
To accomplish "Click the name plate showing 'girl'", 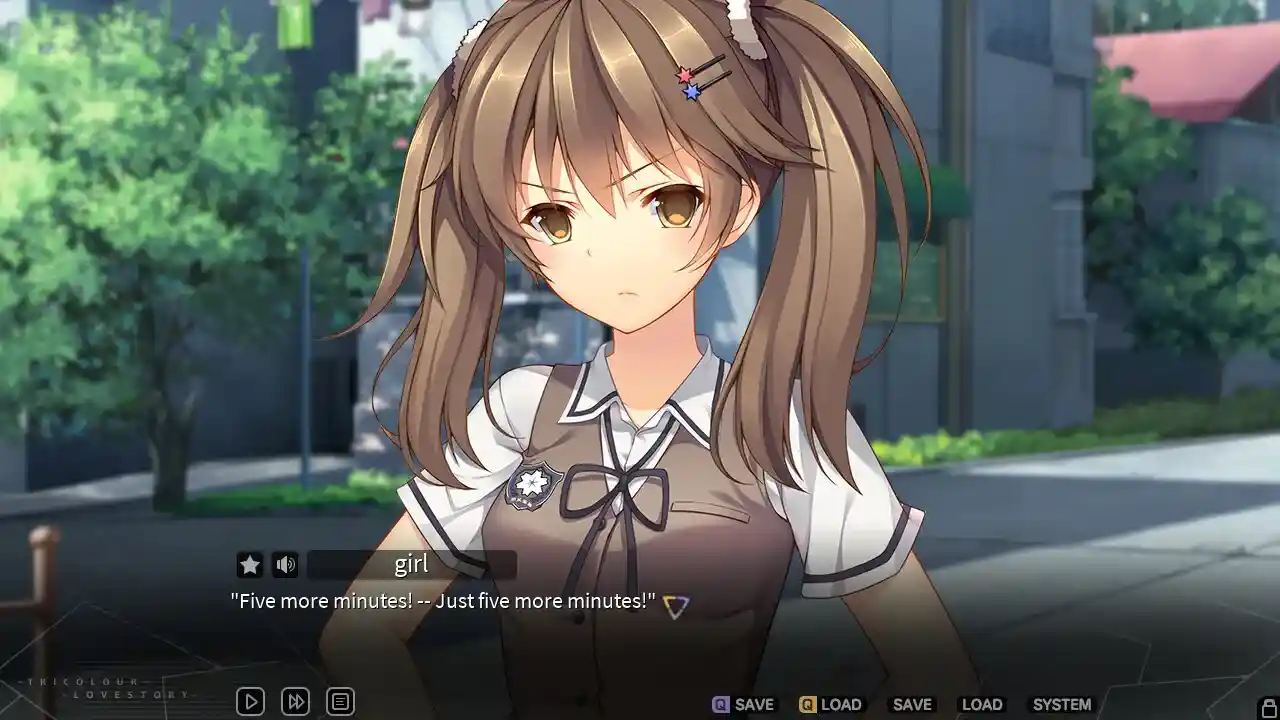I will (412, 564).
